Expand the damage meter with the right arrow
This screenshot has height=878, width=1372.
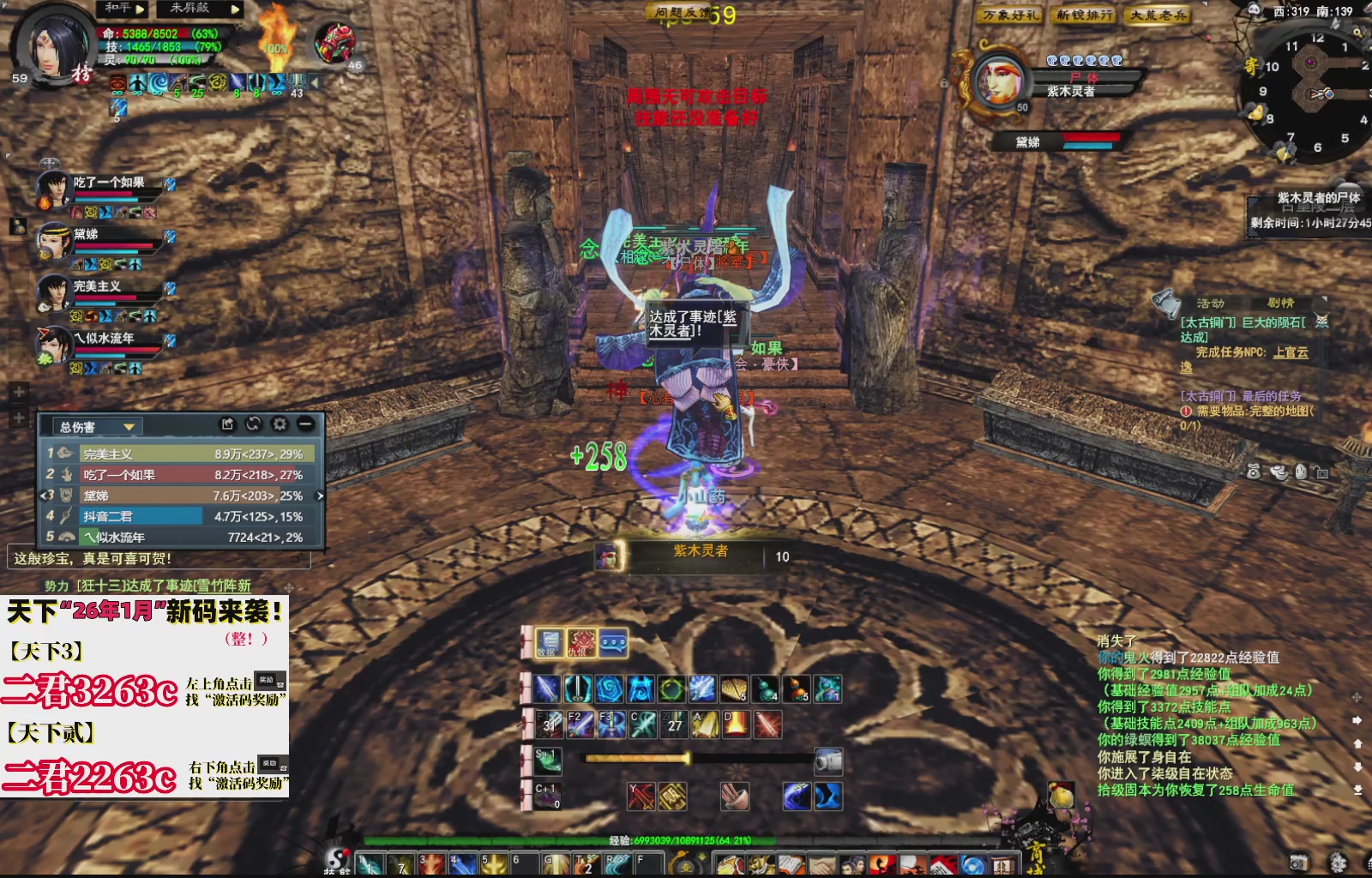click(x=320, y=496)
